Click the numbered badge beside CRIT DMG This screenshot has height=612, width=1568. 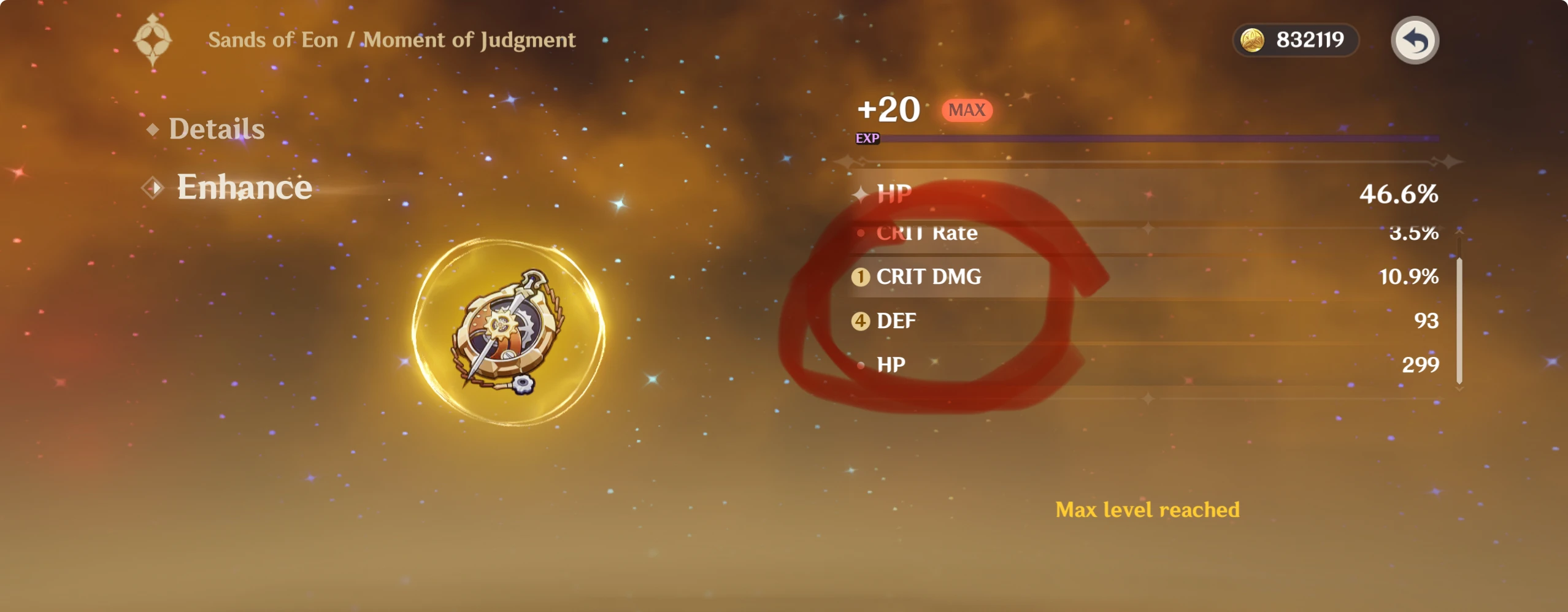pyautogui.click(x=862, y=277)
